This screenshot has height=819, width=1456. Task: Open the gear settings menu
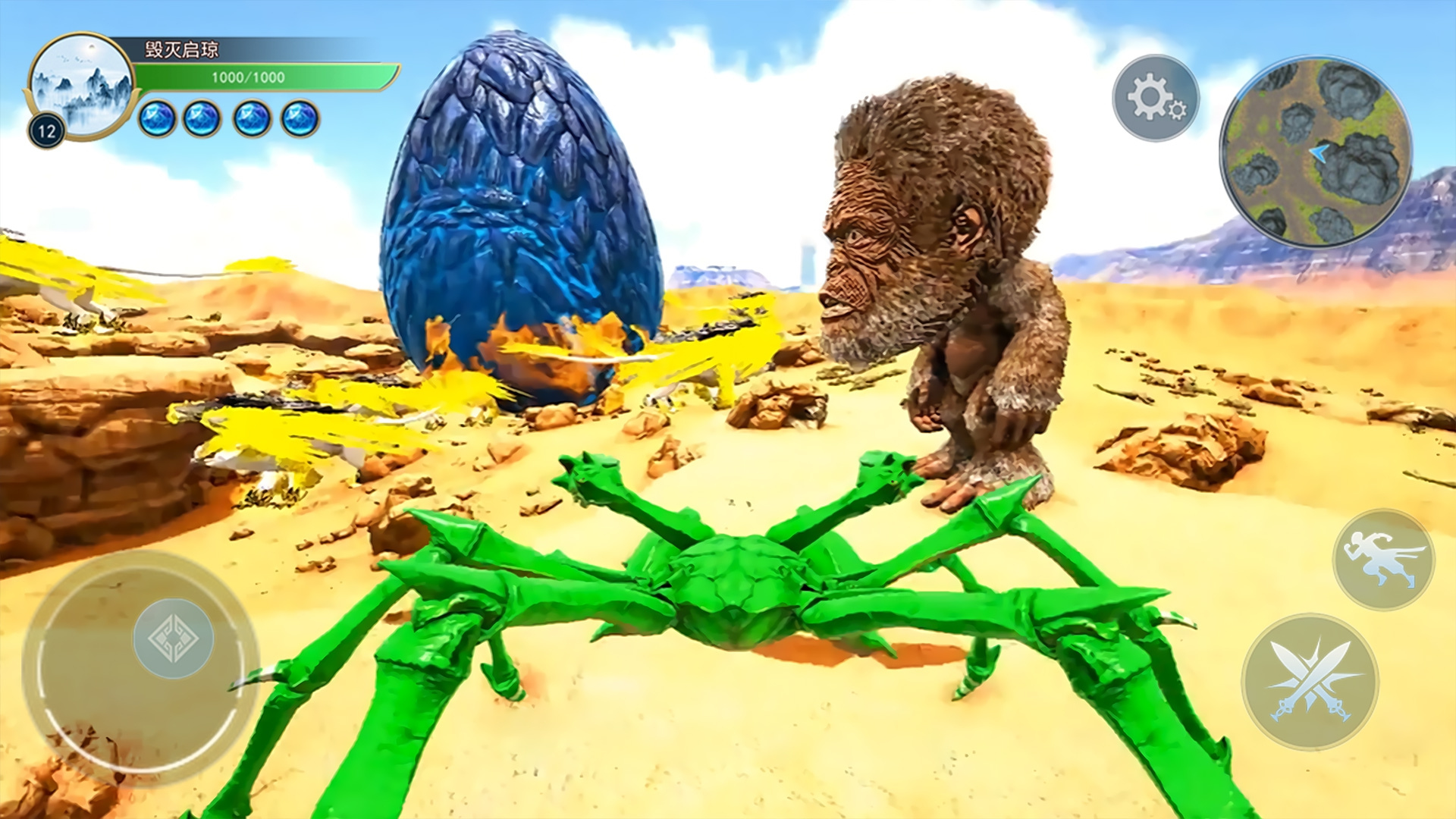[1155, 99]
